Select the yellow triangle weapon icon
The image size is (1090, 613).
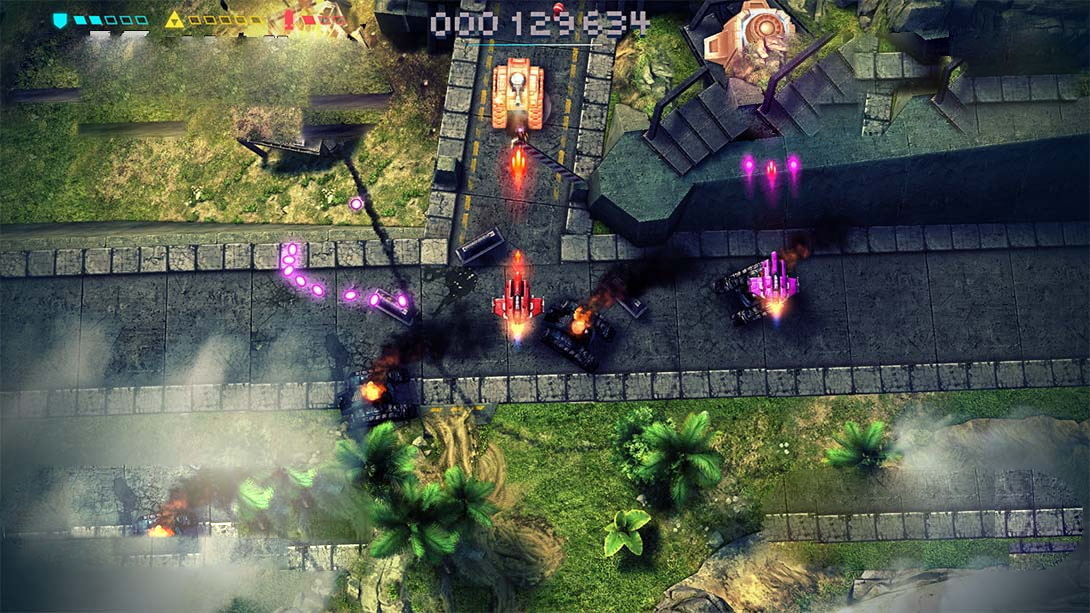tap(174, 20)
